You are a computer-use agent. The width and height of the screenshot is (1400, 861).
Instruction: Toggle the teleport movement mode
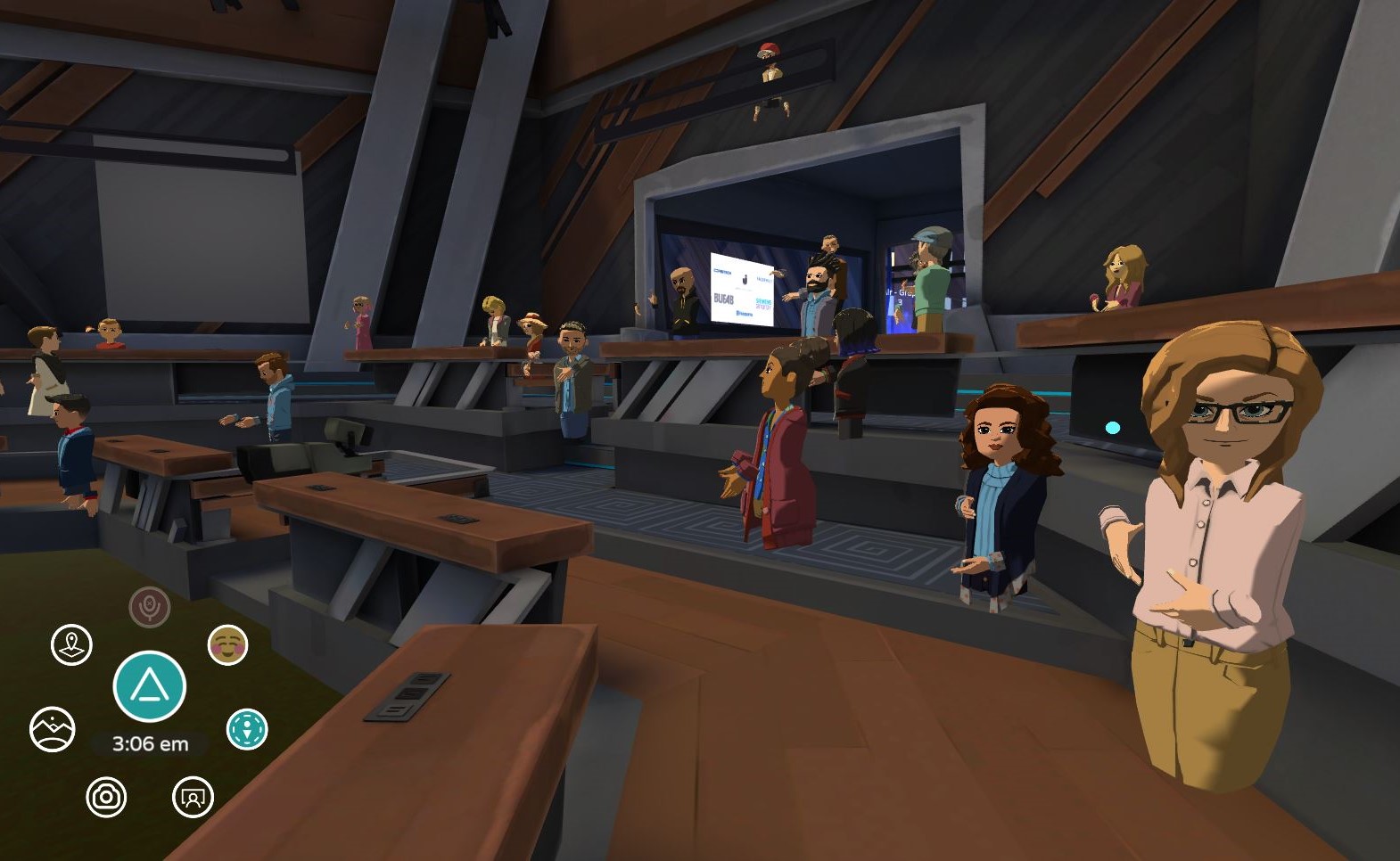(248, 727)
